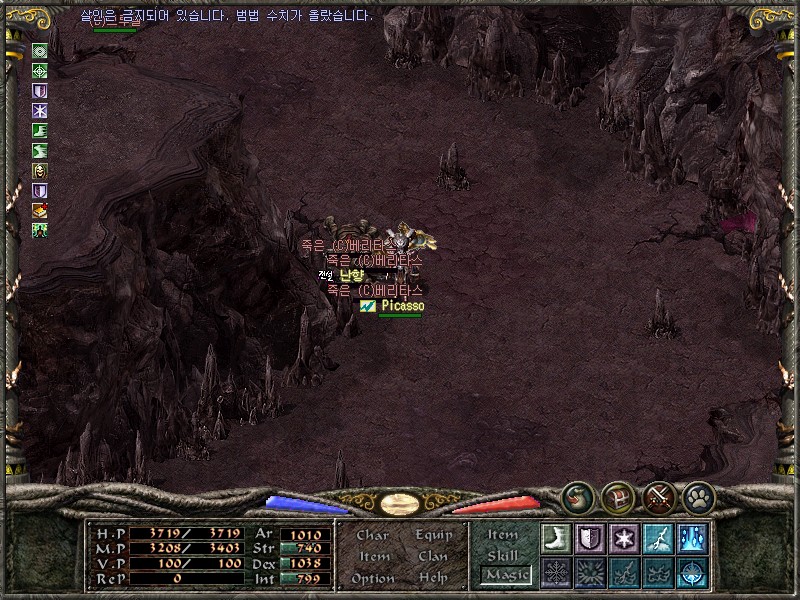Click the crosshair target buff icon
Viewport: 800px width, 600px height.
[40, 70]
